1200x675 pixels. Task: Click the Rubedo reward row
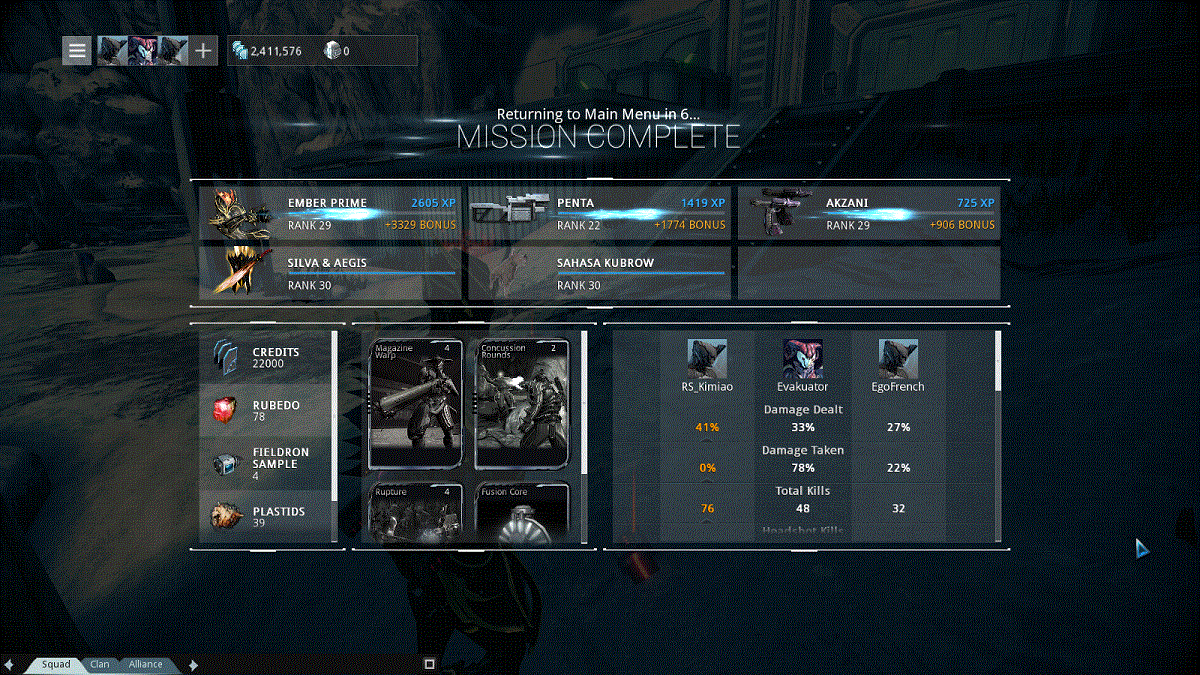tap(267, 410)
